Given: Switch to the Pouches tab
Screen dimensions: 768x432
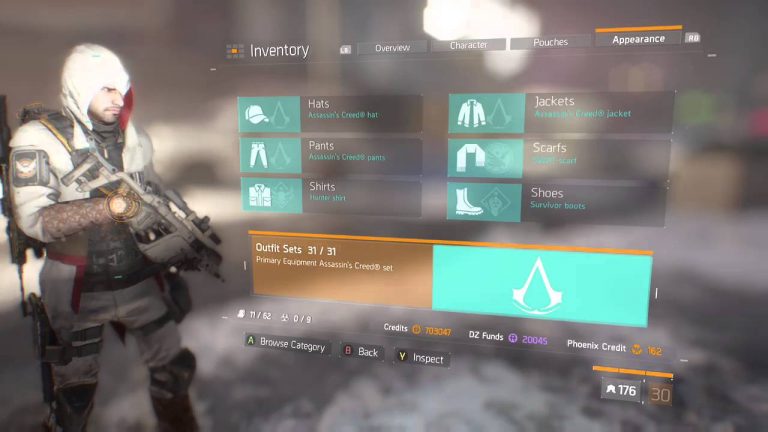Looking at the screenshot, I should tap(550, 43).
